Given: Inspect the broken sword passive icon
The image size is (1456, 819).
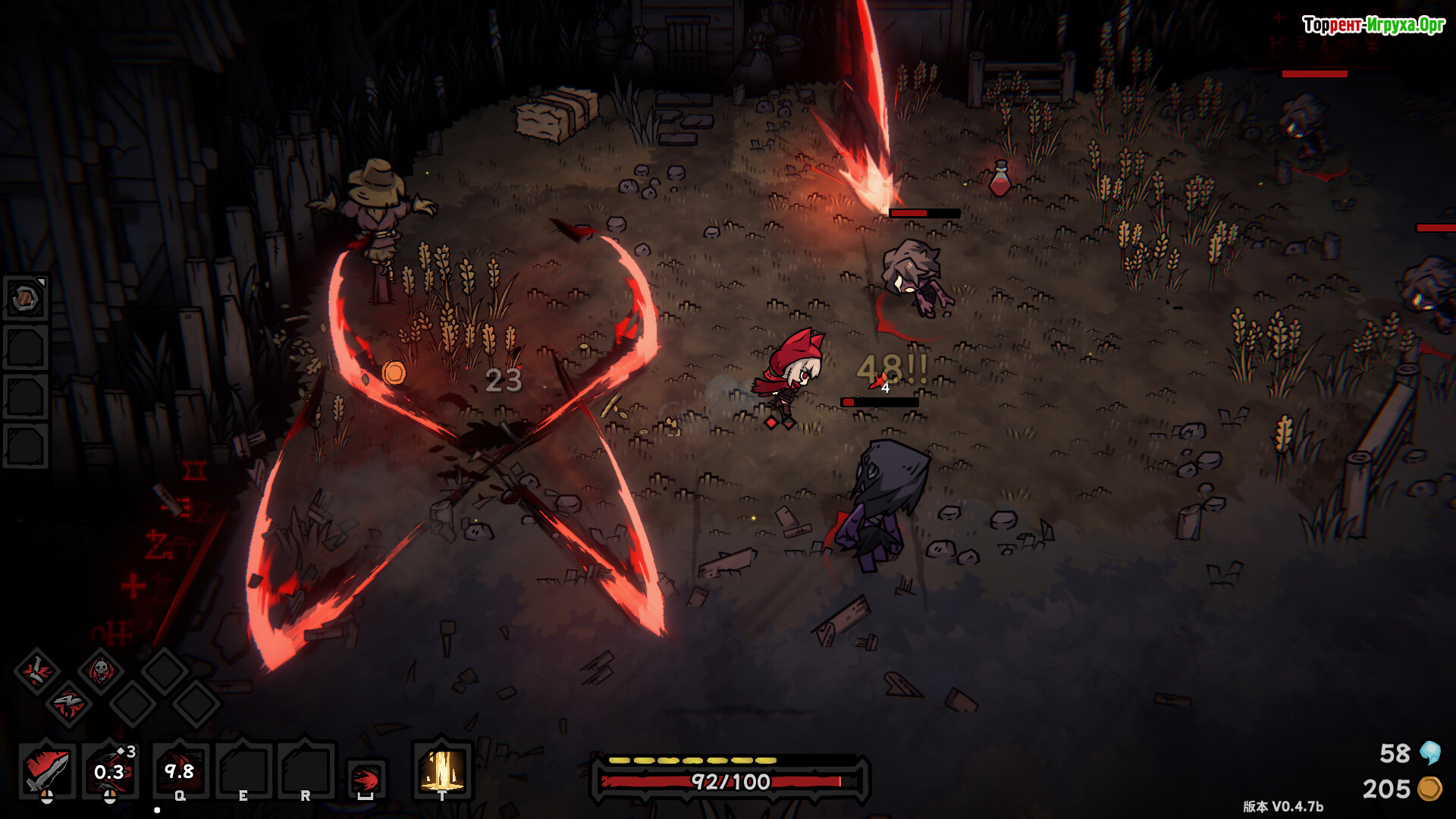Looking at the screenshot, I should coord(36,671).
